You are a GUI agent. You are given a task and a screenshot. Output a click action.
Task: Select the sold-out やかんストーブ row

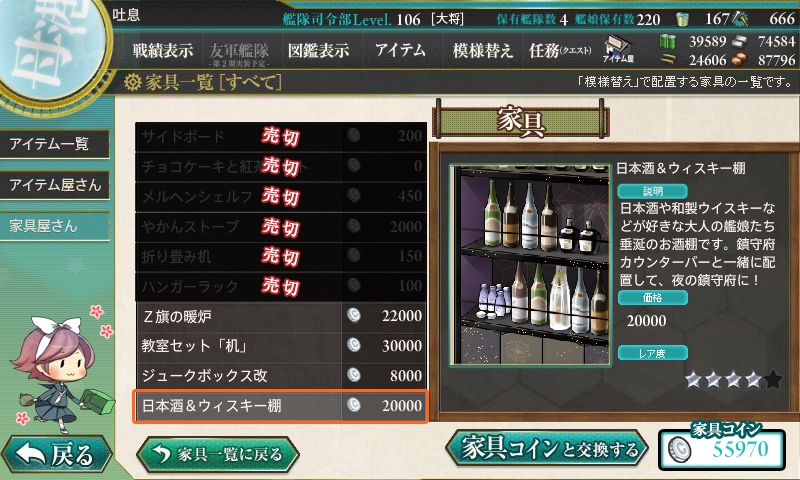click(281, 226)
